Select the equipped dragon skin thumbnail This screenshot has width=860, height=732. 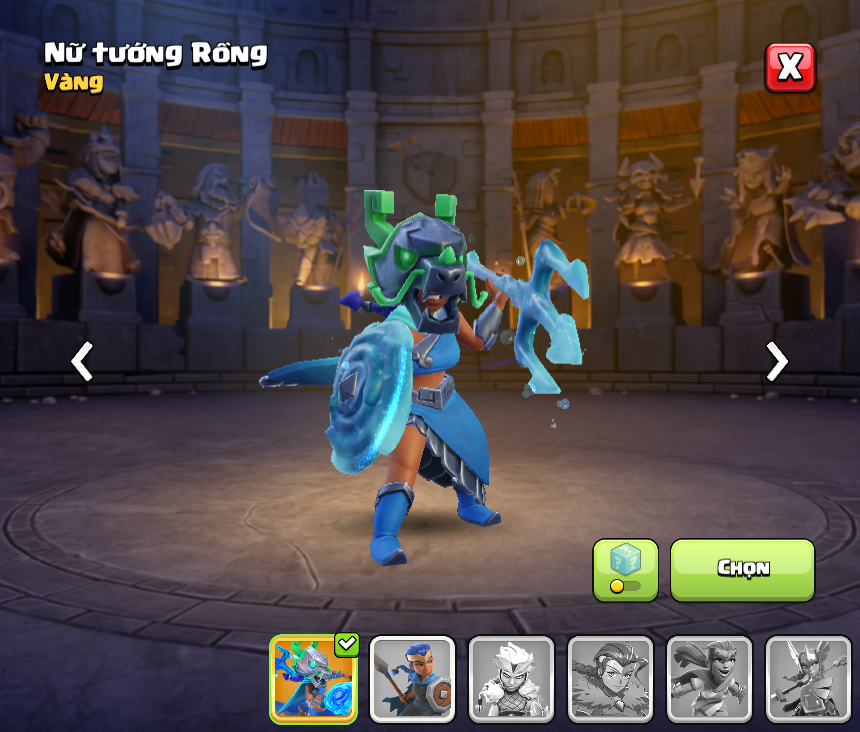(x=313, y=679)
